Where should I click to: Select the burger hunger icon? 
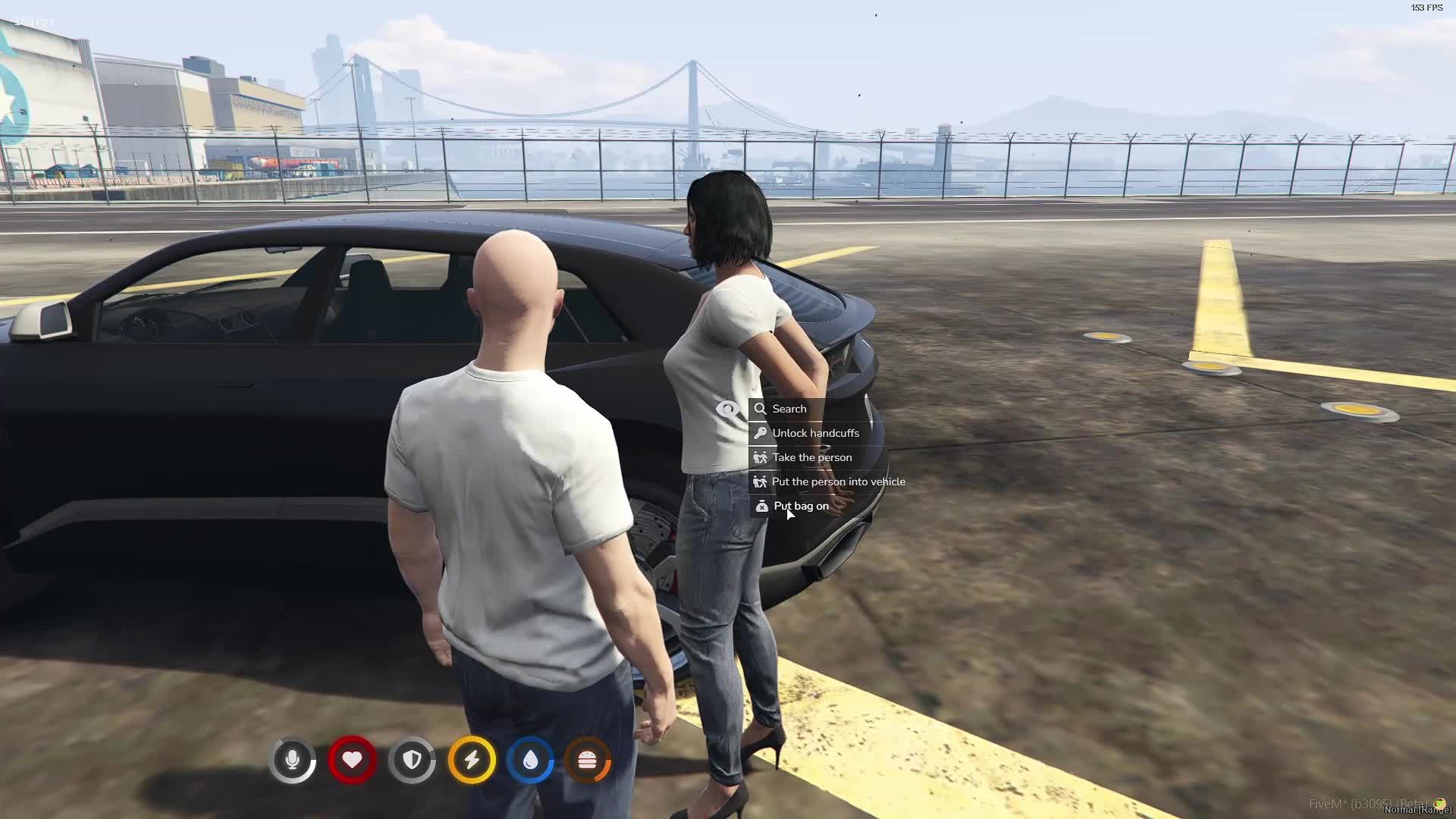(x=588, y=759)
